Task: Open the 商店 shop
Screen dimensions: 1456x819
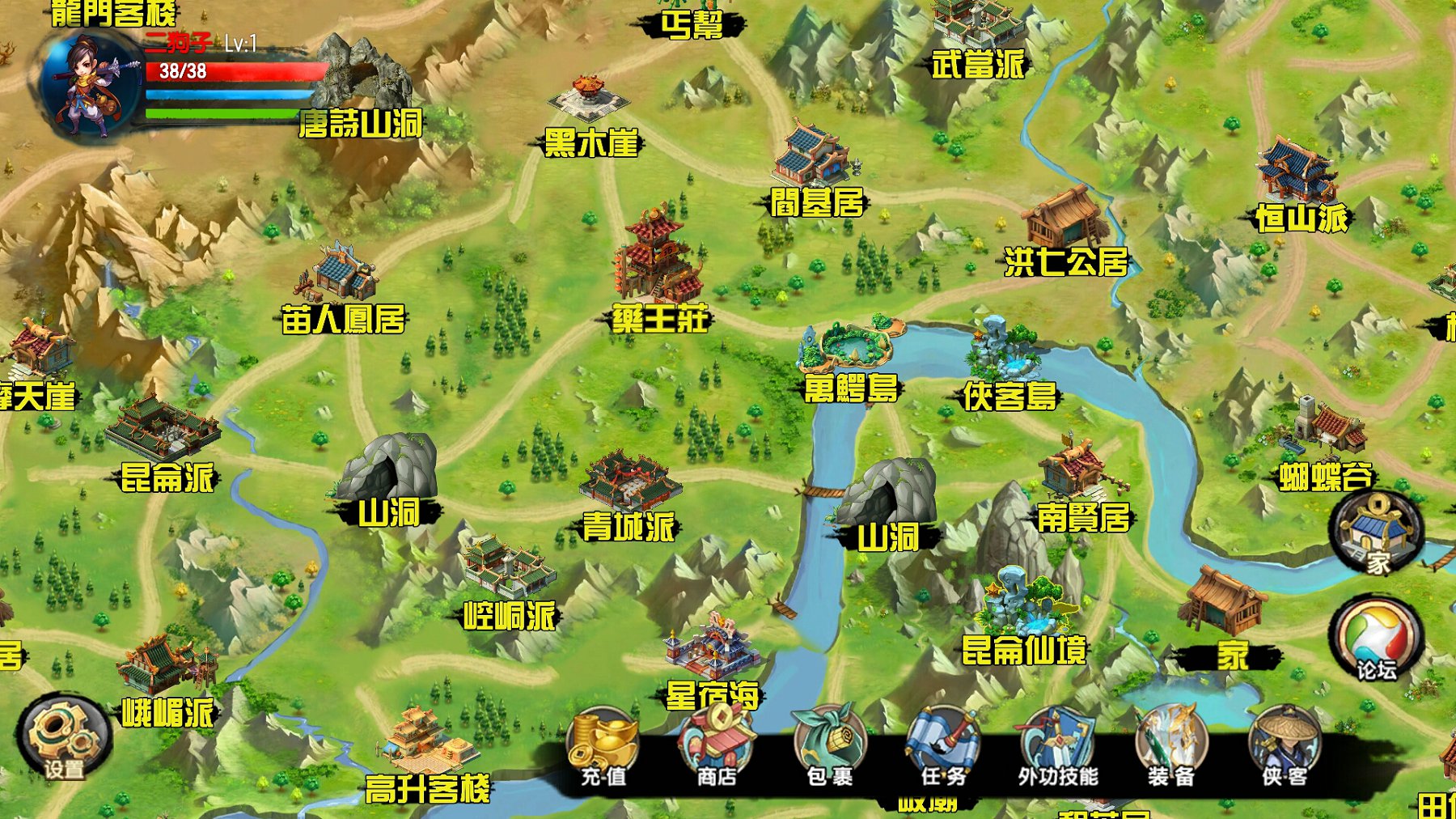Action: point(716,749)
